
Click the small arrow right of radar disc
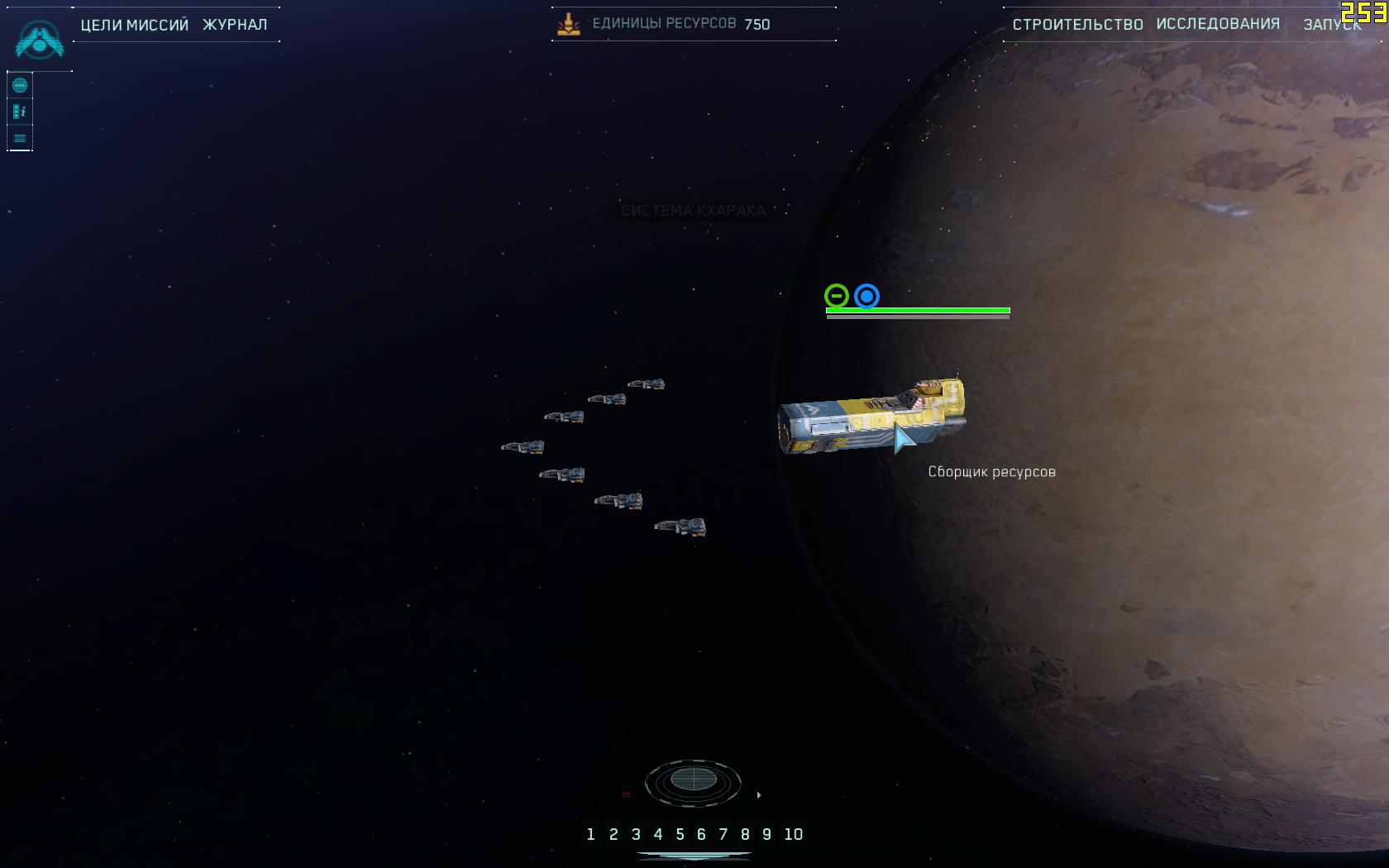pyautogui.click(x=759, y=795)
